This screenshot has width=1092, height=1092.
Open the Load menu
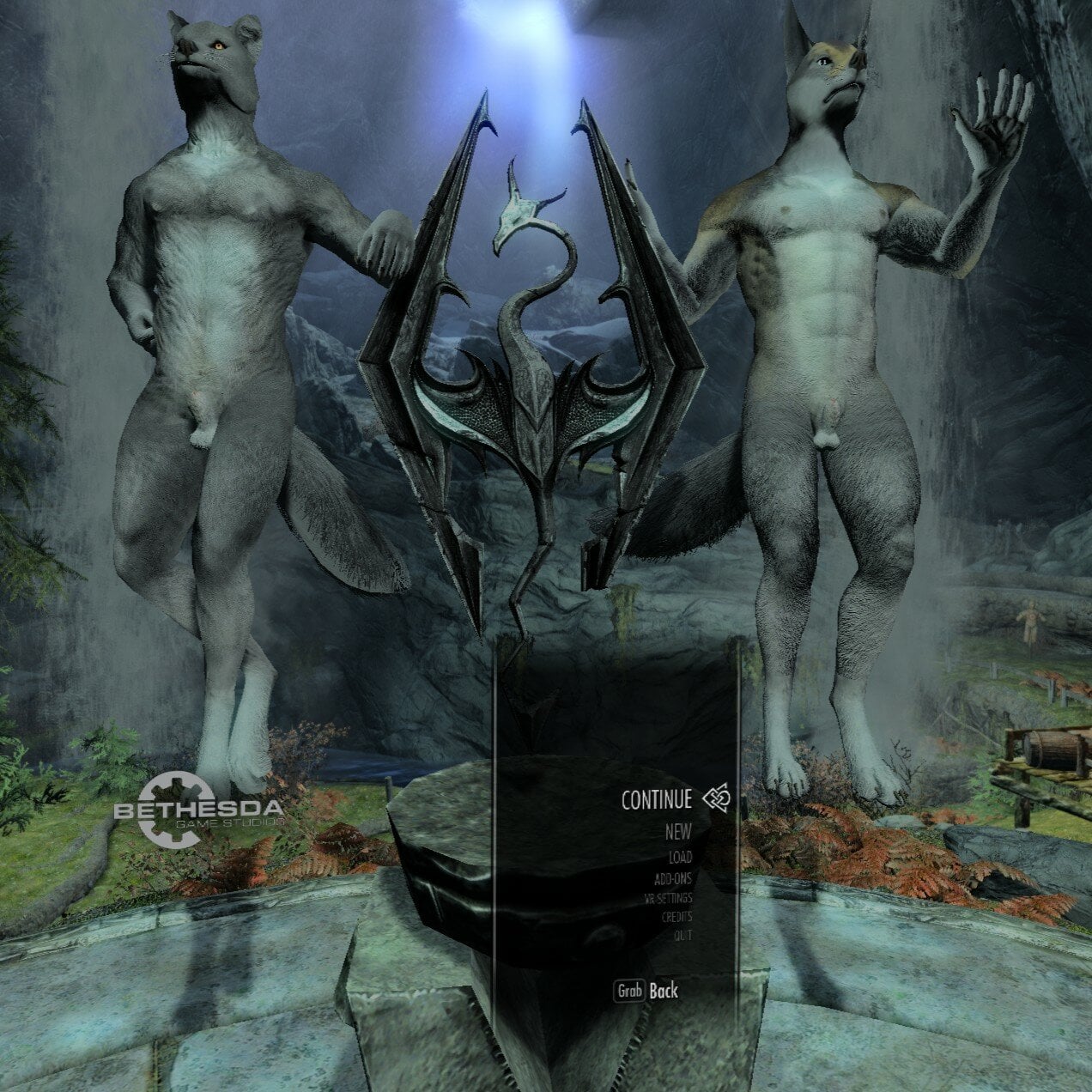click(x=680, y=857)
